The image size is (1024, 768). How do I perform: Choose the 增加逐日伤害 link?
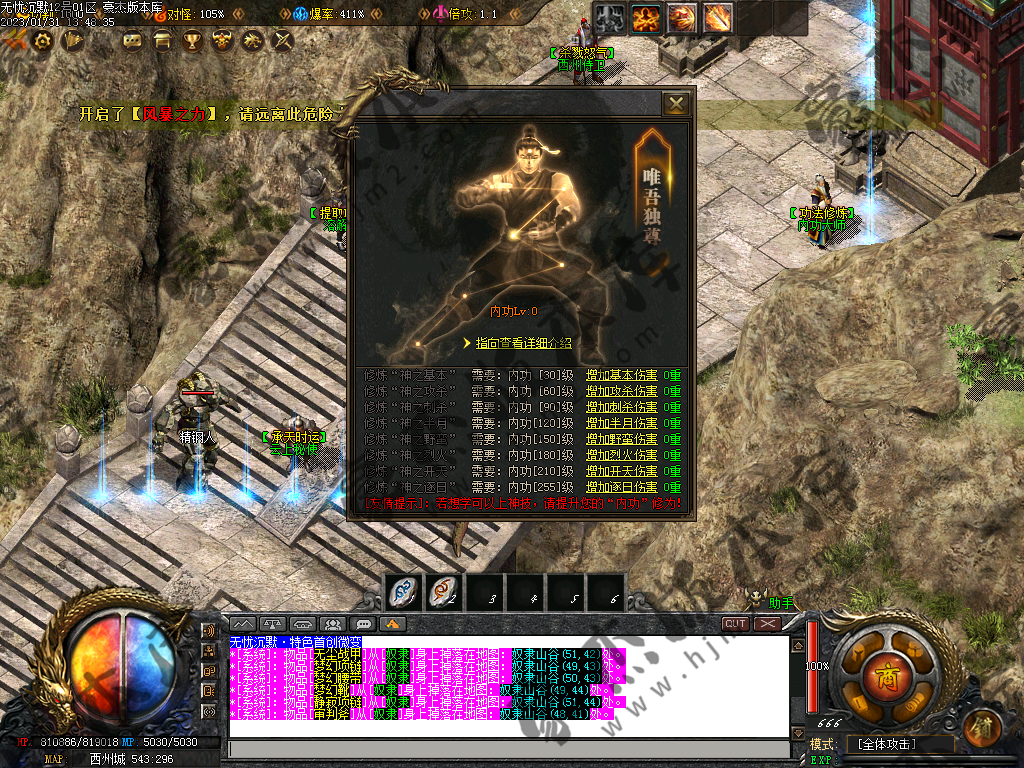[x=621, y=487]
